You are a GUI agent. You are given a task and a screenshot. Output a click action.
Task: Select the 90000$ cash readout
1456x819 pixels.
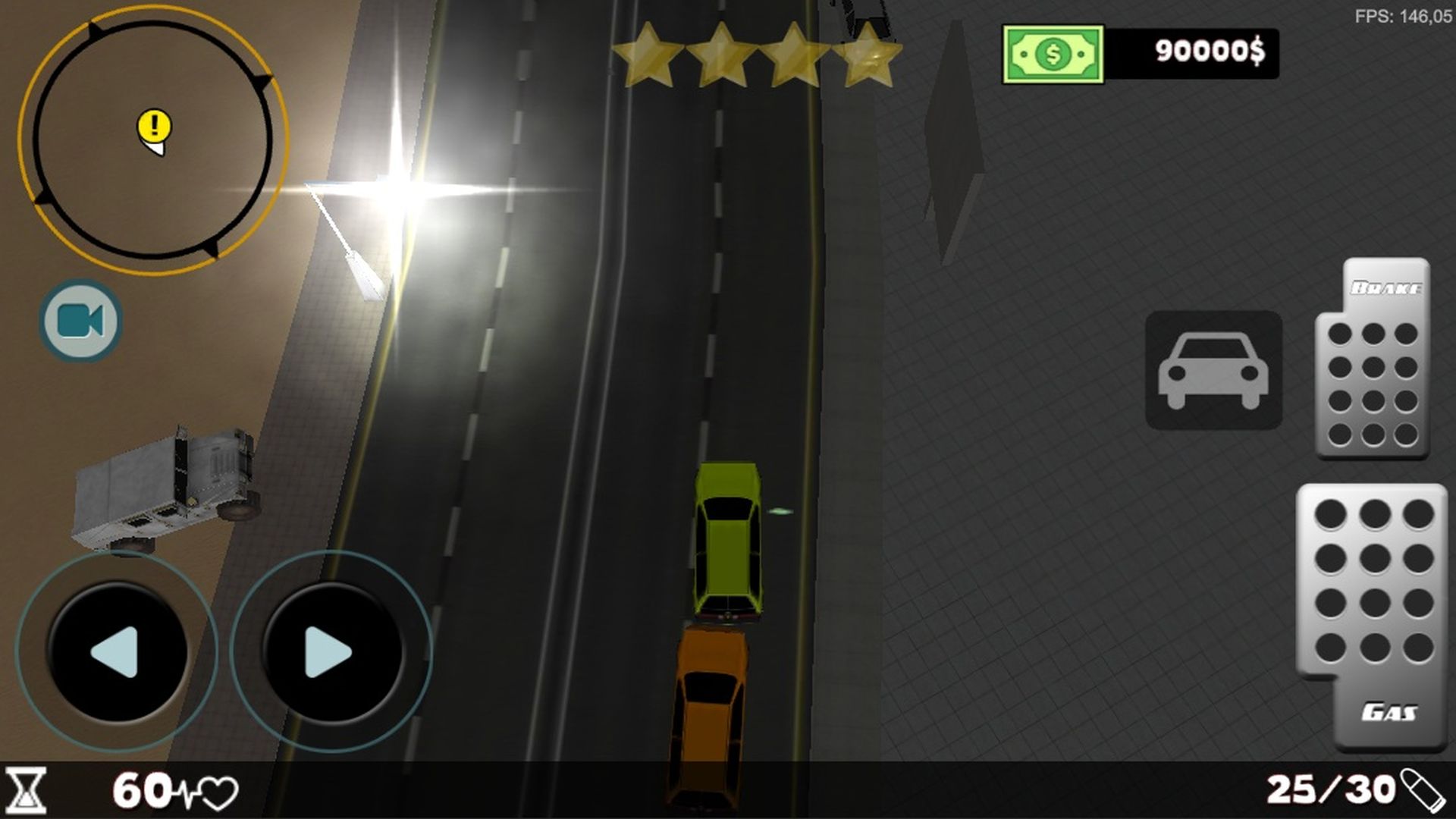[x=1209, y=52]
